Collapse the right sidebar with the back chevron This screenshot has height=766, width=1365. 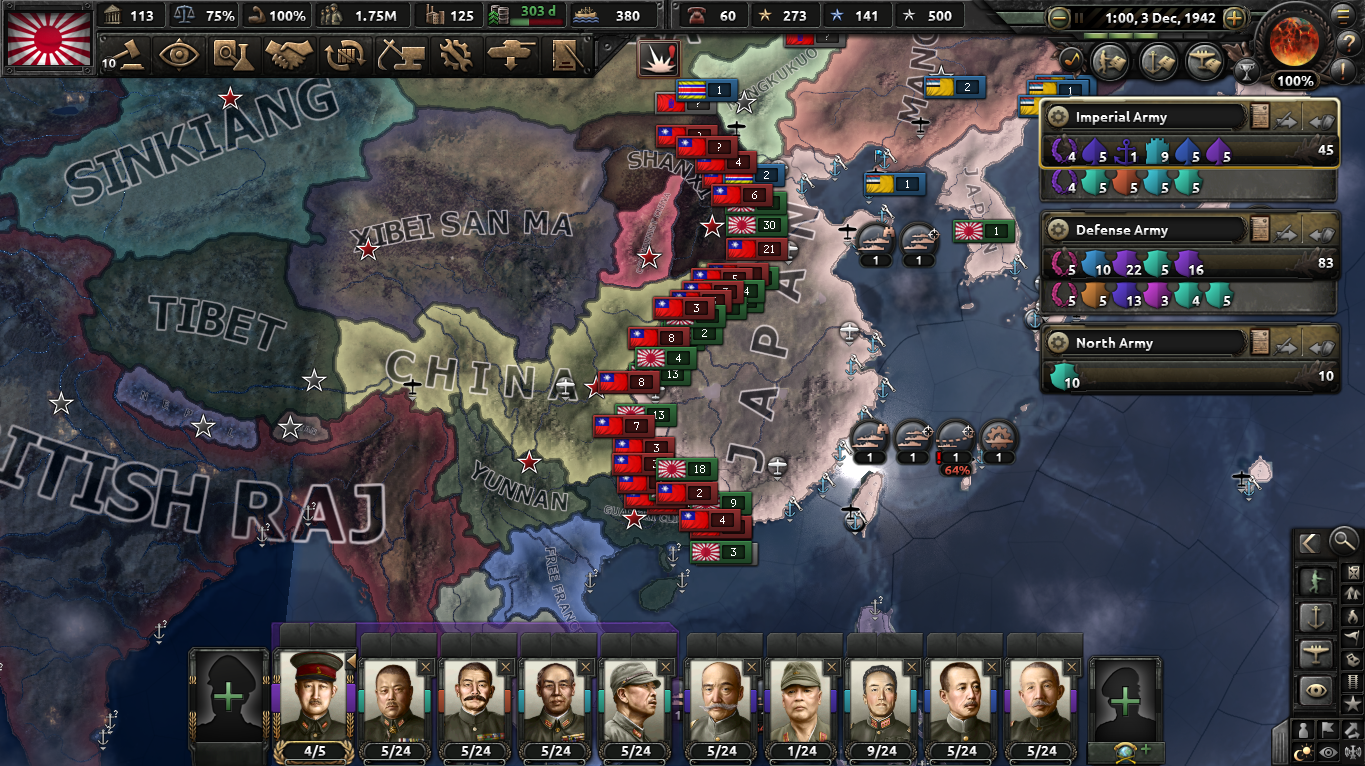[1308, 543]
